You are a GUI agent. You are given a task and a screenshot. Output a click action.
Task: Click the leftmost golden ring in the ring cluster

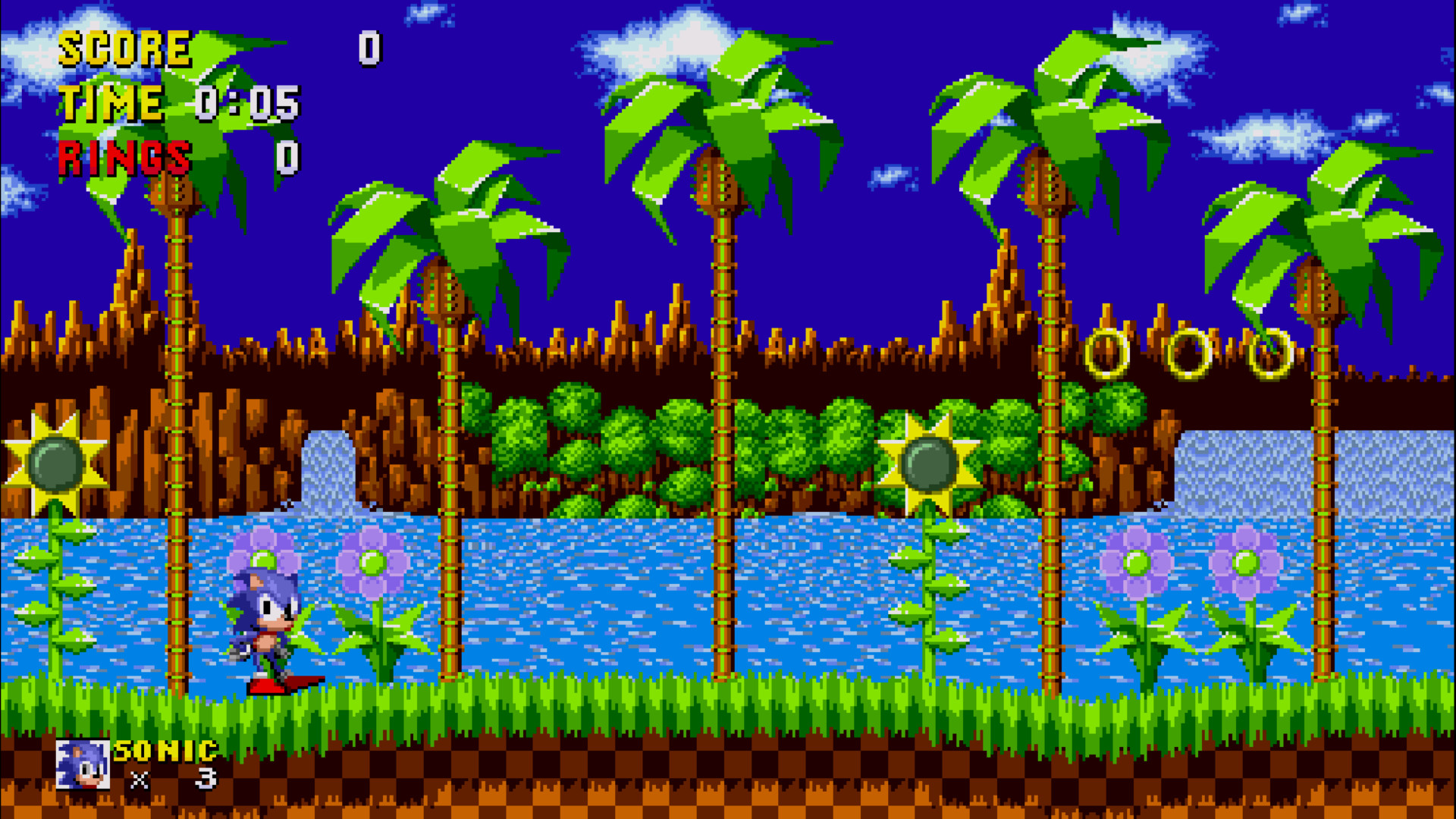click(x=1106, y=353)
